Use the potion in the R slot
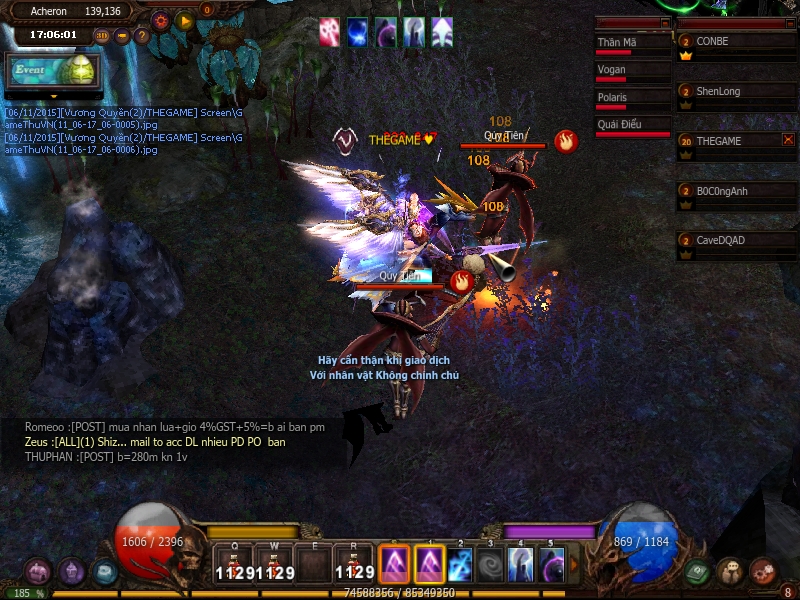This screenshot has width=800, height=600. pos(354,565)
